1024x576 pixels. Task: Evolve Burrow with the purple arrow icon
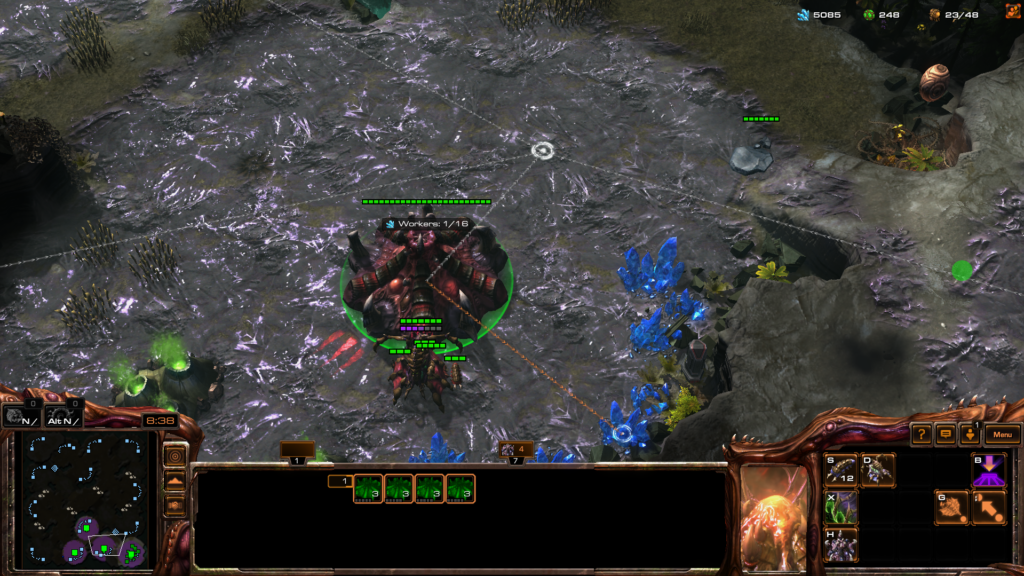coord(989,470)
